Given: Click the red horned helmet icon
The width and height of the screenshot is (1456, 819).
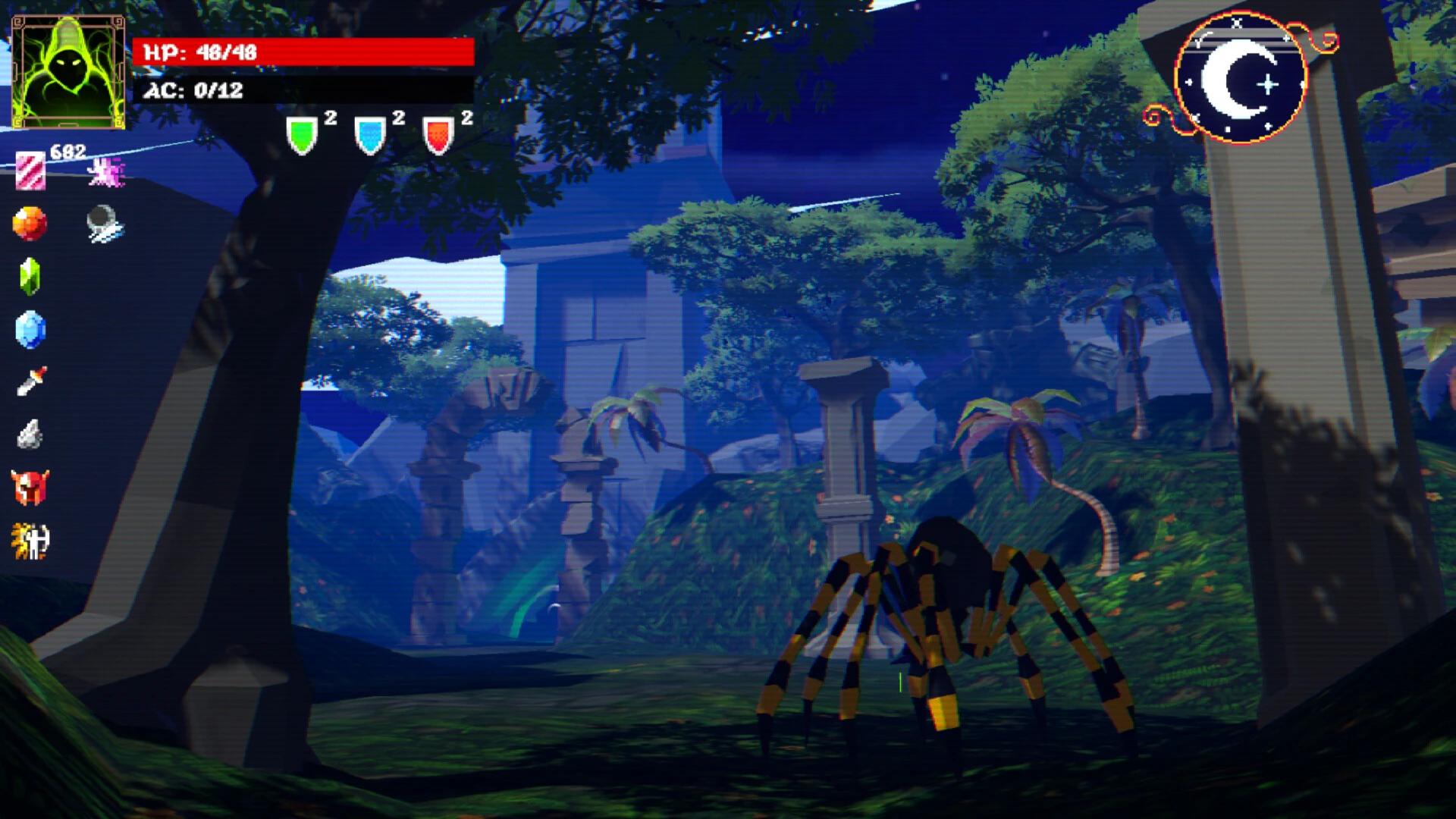Looking at the screenshot, I should (30, 487).
